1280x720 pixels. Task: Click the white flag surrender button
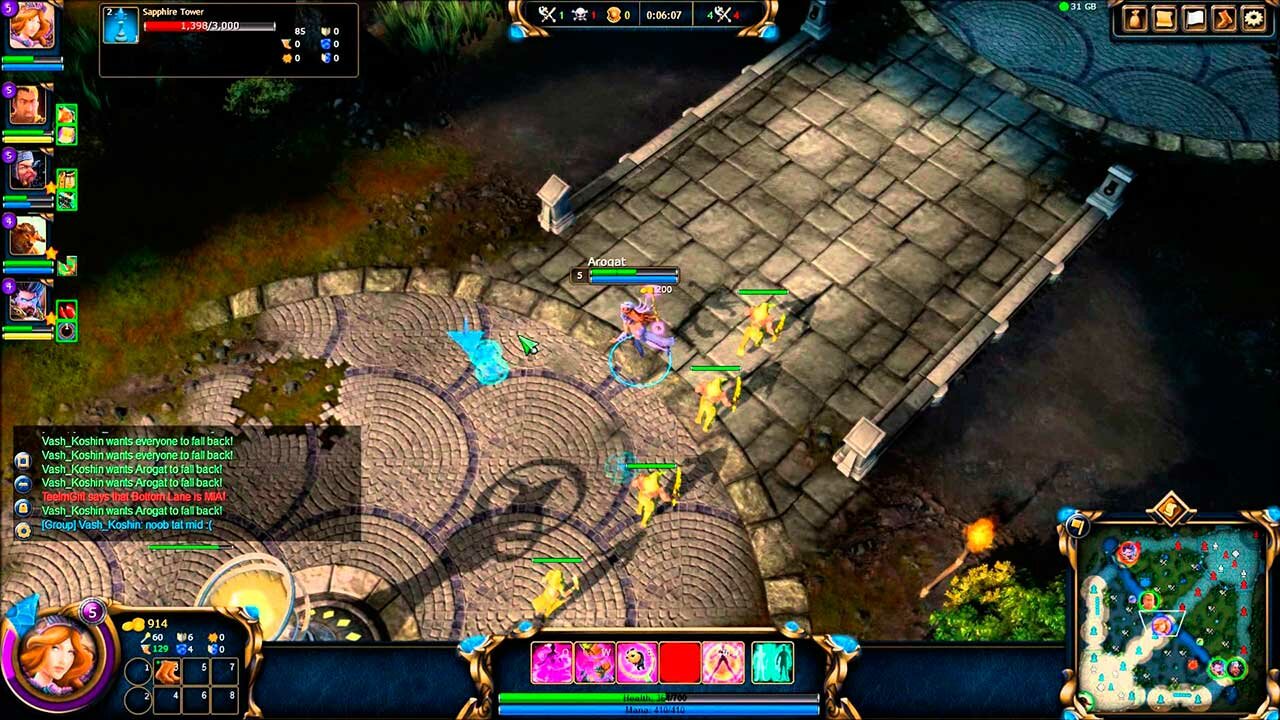pyautogui.click(x=1195, y=19)
